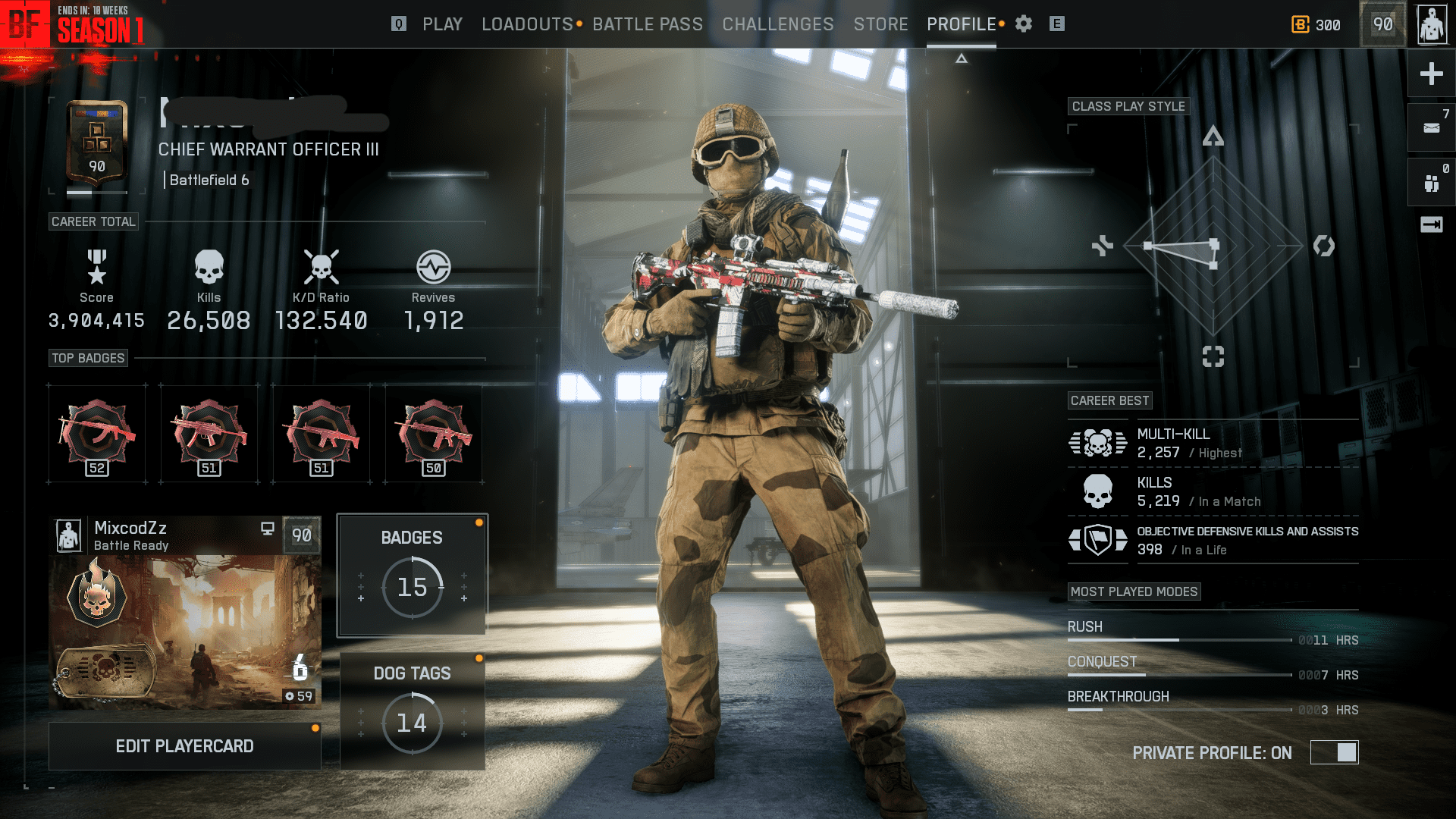The width and height of the screenshot is (1456, 819).
Task: Open the Settings gear next to Profile
Action: [1023, 24]
